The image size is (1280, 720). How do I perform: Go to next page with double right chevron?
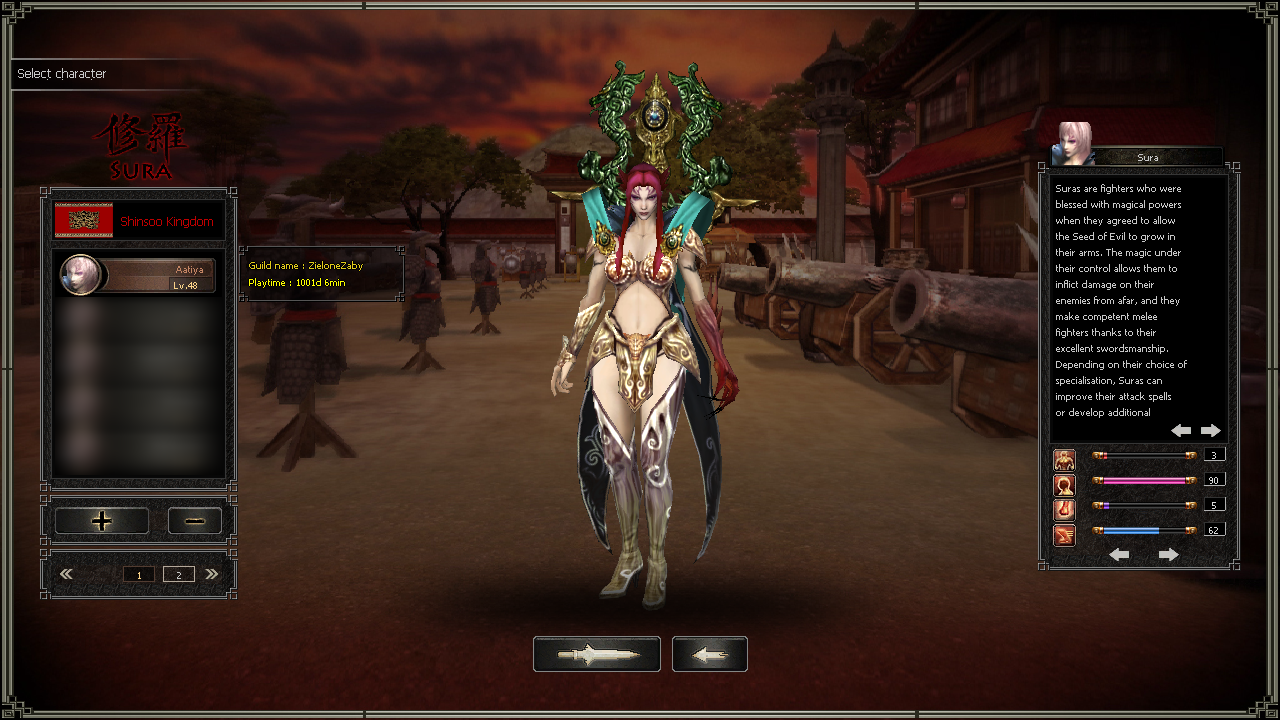212,574
